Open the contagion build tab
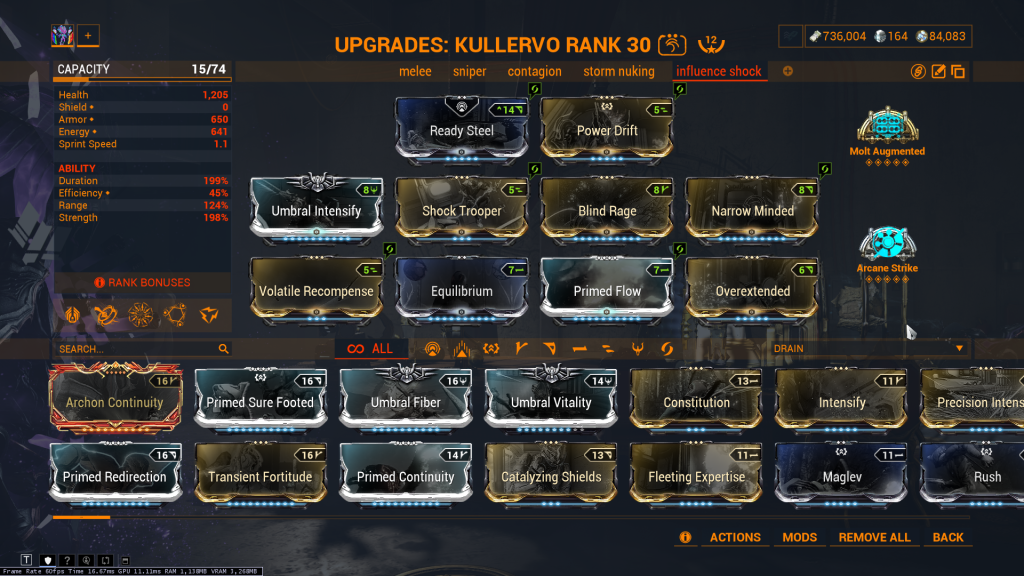Viewport: 1024px width, 576px height. click(x=535, y=72)
